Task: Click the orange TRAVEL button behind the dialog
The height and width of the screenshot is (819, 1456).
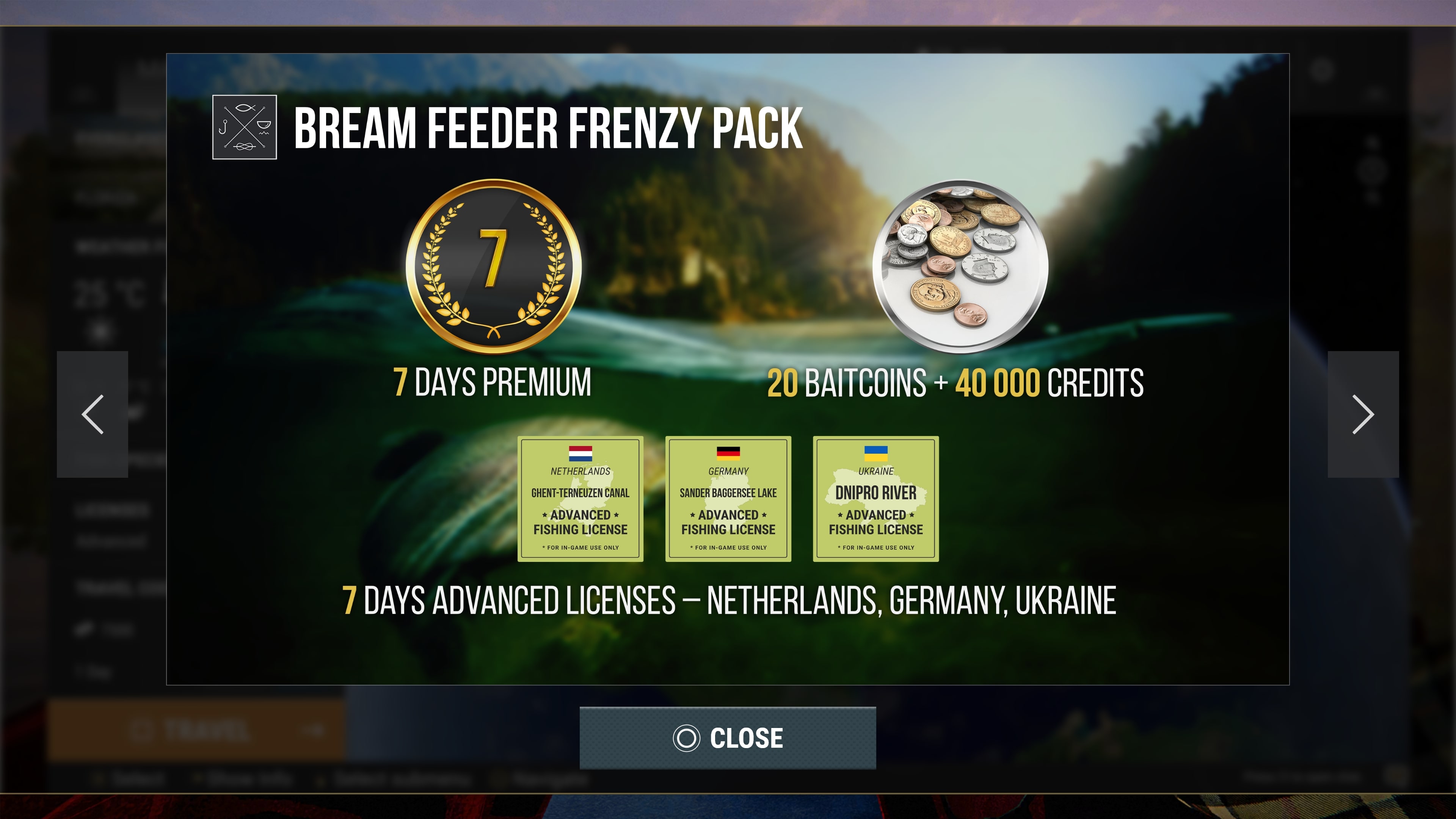Action: [x=198, y=729]
